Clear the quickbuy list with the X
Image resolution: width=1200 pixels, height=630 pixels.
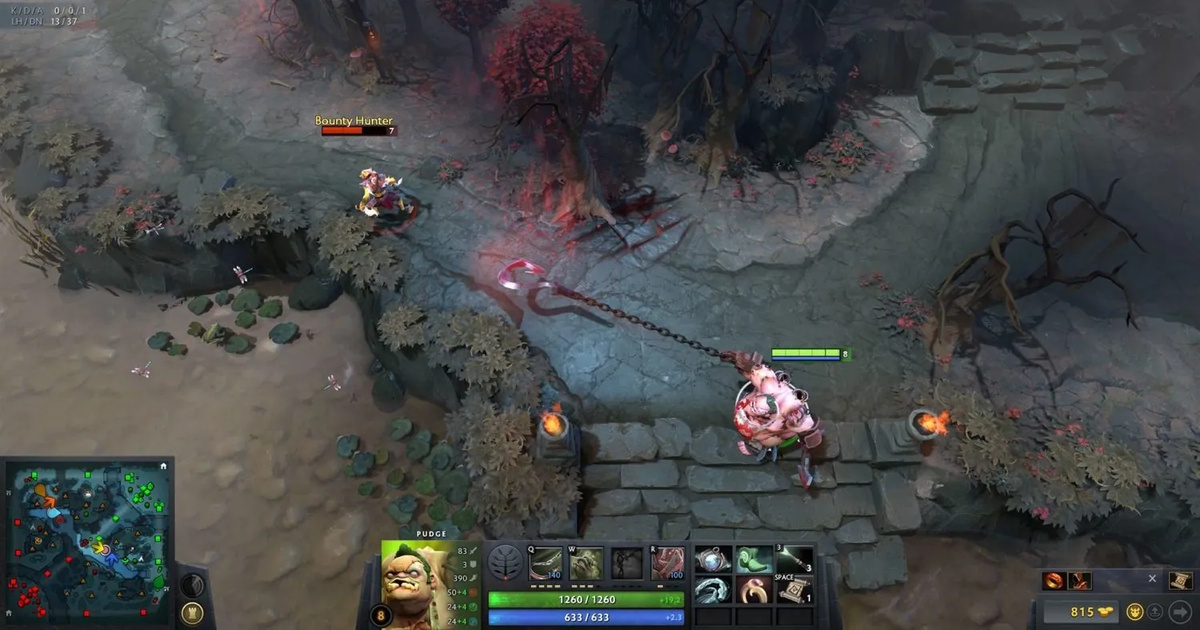1152,579
